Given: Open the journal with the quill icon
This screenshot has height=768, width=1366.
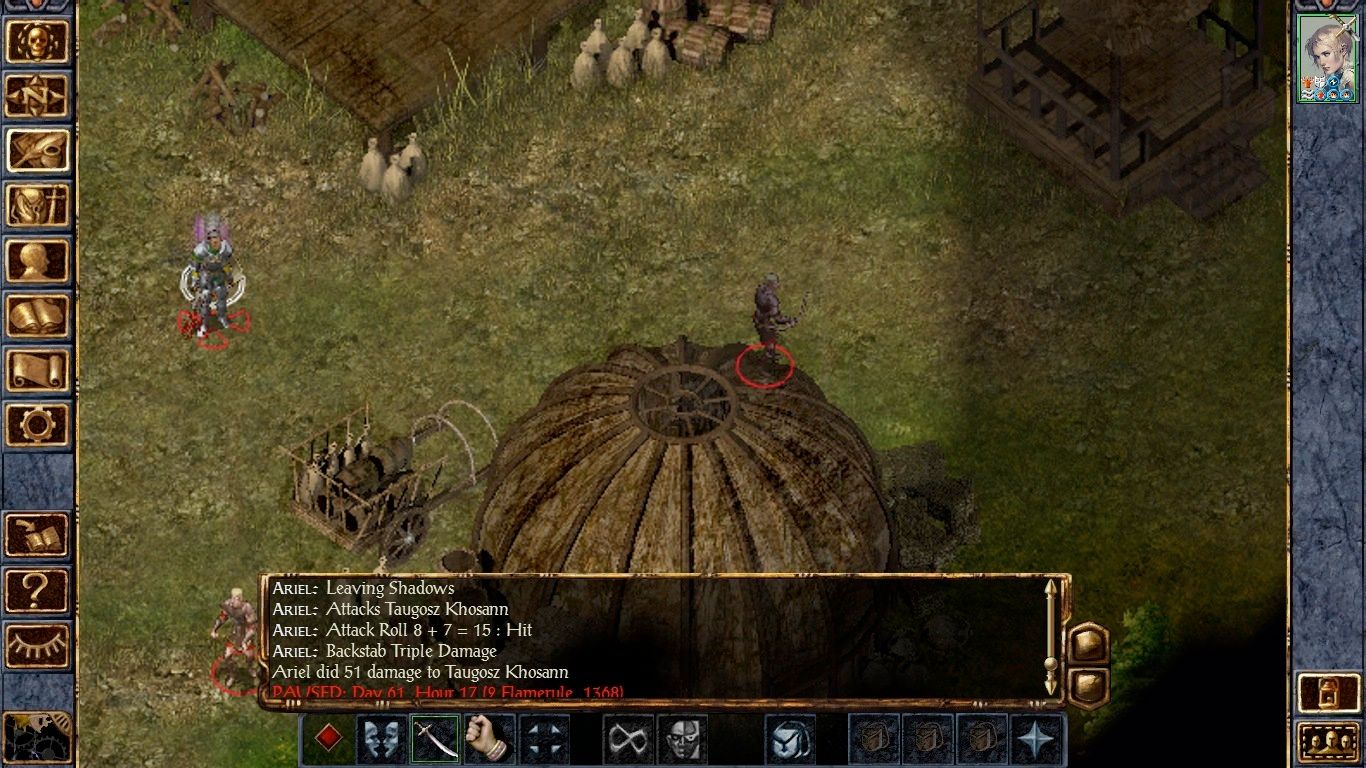Looking at the screenshot, I should (x=38, y=152).
